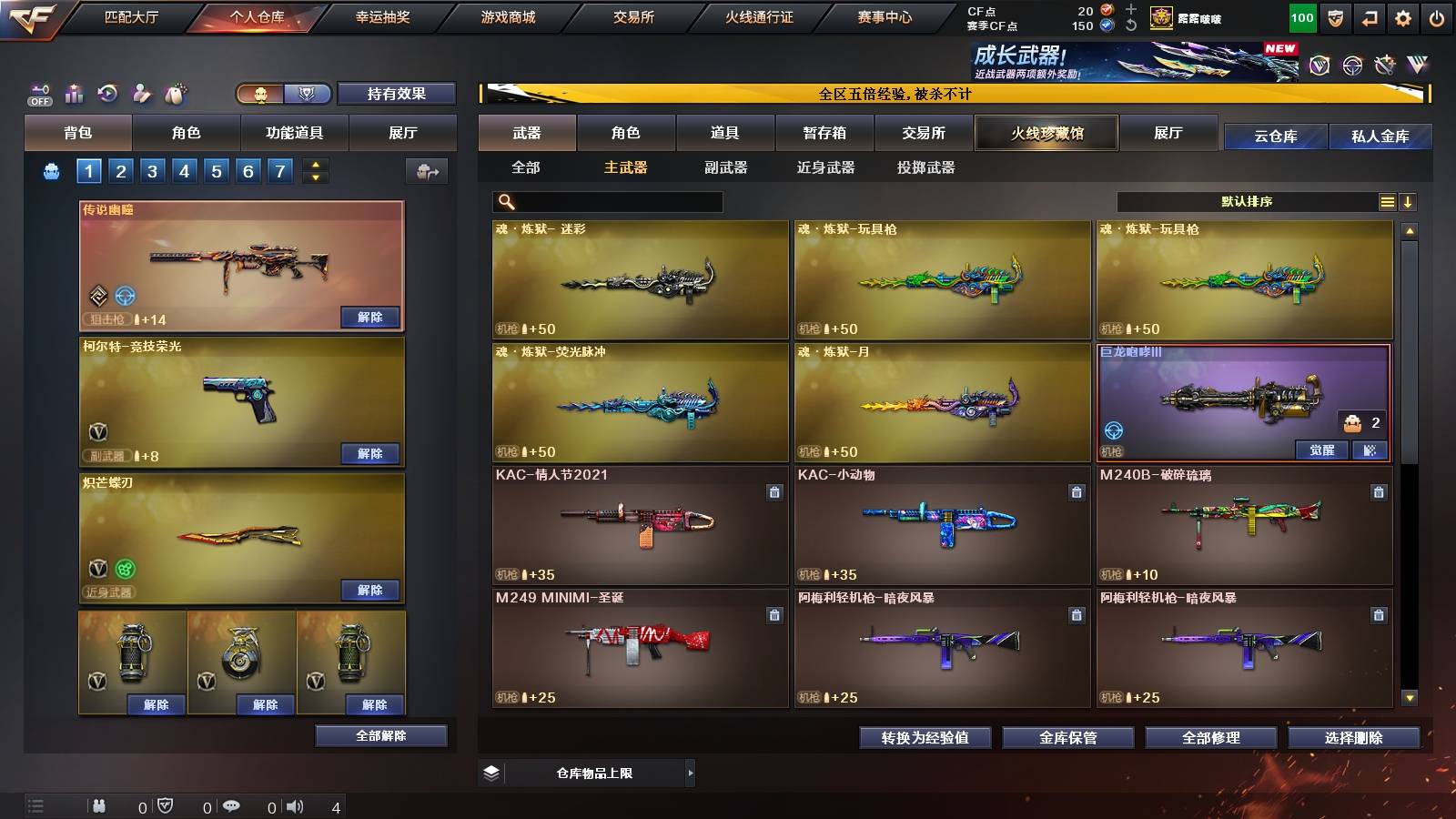This screenshot has width=1456, height=819.
Task: Click the replay/history icon above backpack panel
Action: click(108, 93)
